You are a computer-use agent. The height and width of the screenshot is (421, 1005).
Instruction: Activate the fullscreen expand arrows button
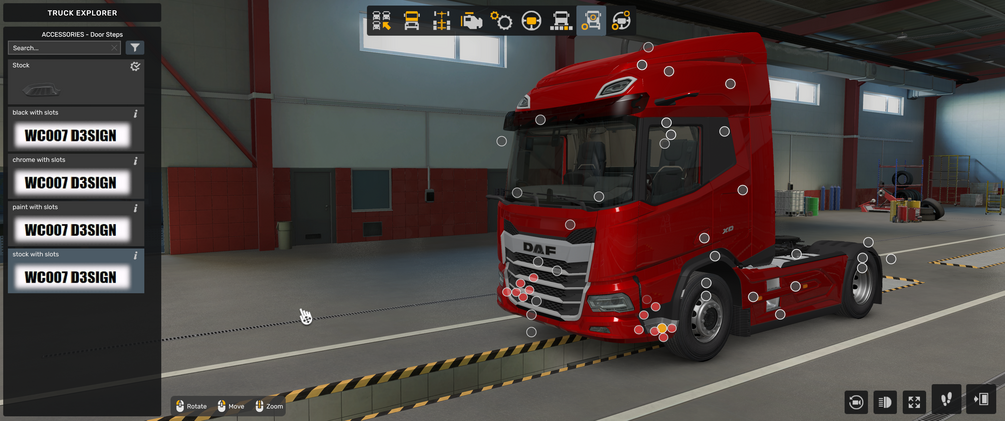[914, 402]
